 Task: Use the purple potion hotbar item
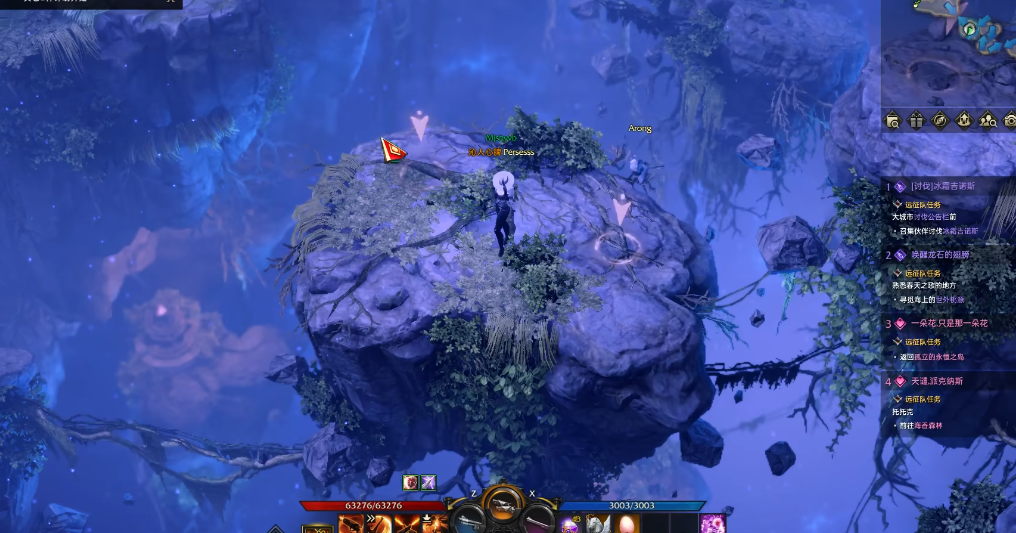(x=570, y=524)
